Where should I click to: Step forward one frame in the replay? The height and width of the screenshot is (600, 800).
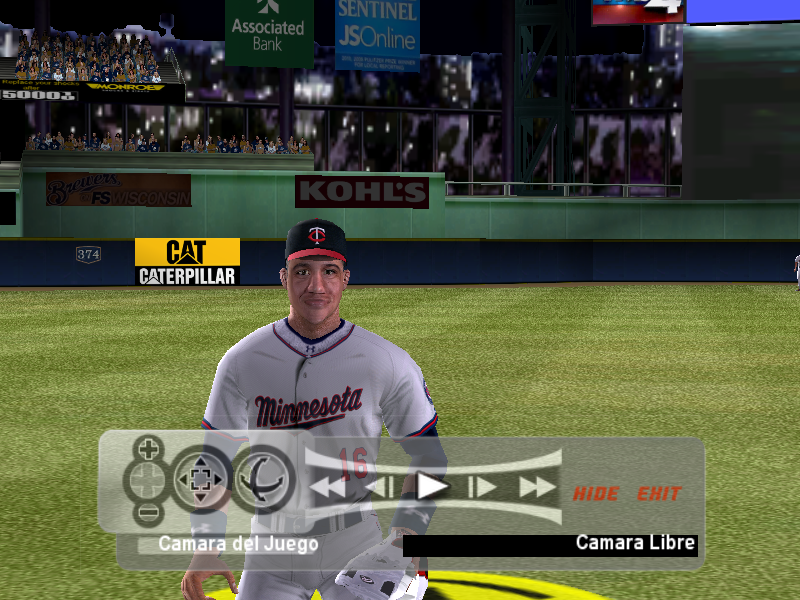(x=484, y=487)
